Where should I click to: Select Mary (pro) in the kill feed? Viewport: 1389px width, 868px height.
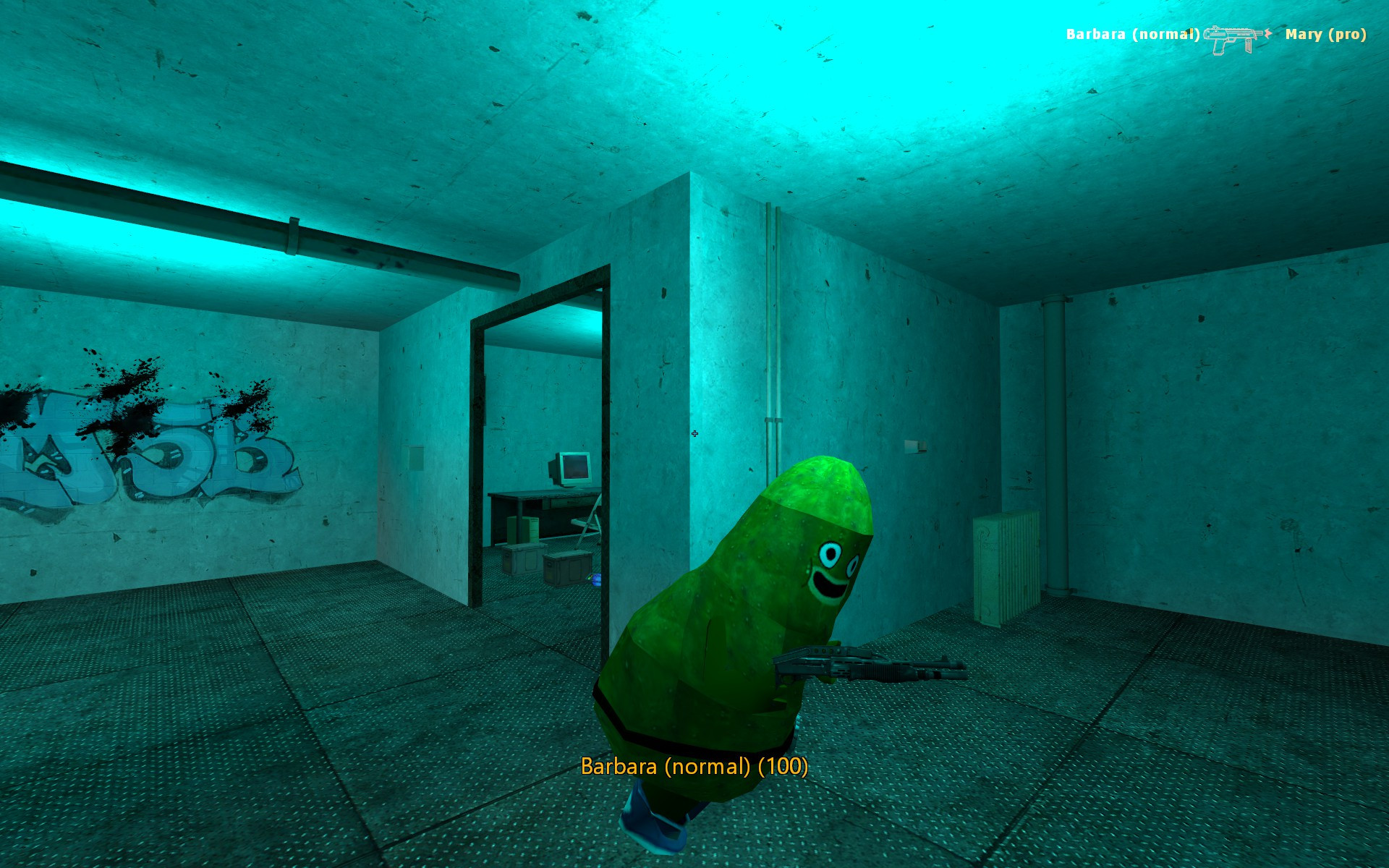click(1327, 33)
